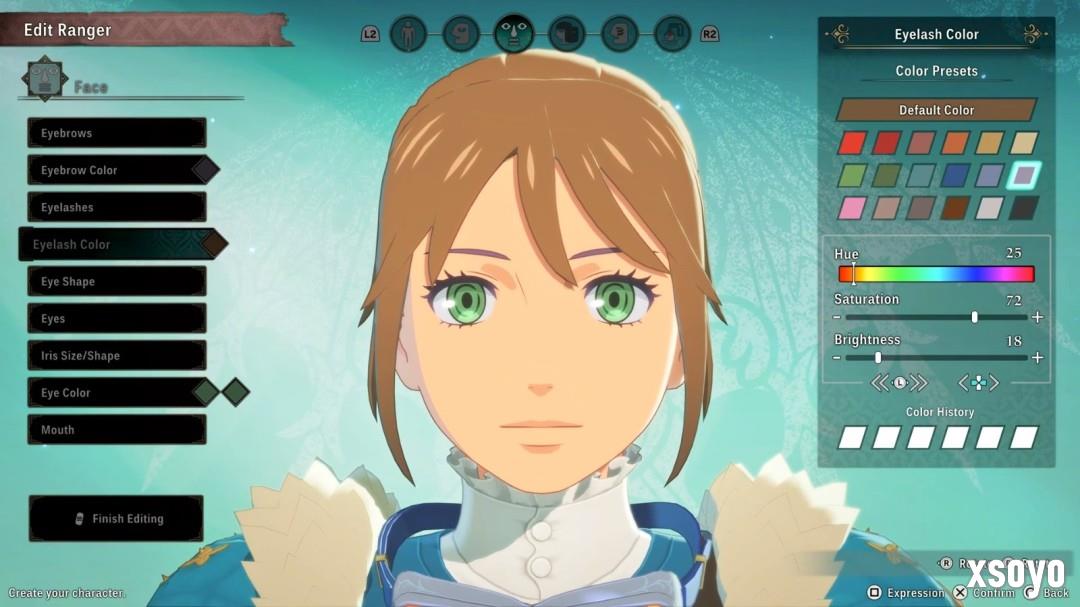Decrease Brightness with the minus button

(x=836, y=357)
